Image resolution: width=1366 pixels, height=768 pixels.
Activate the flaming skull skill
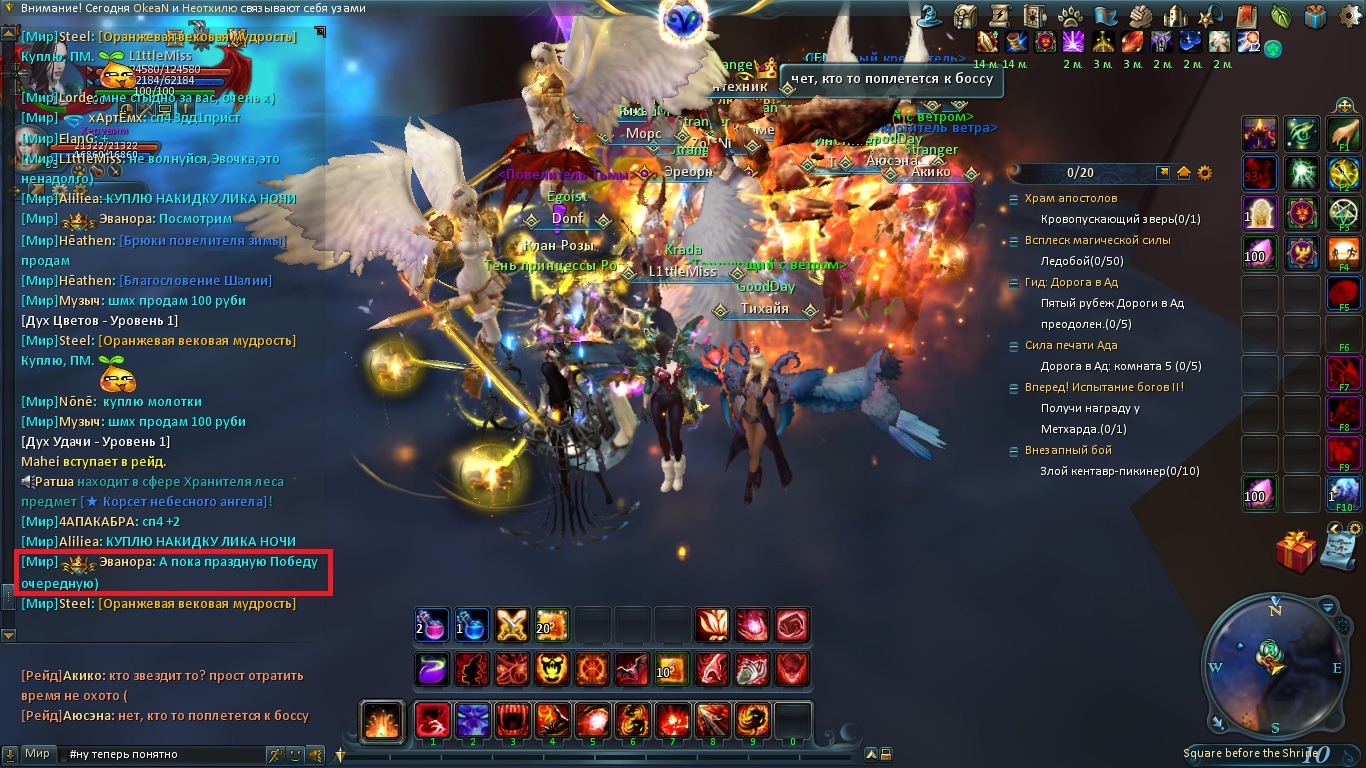click(552, 668)
